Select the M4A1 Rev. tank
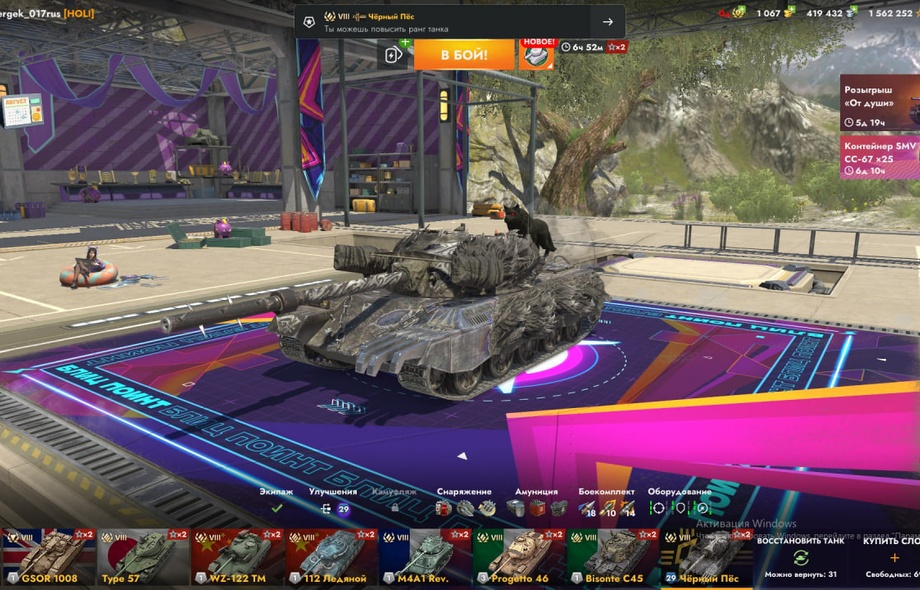Viewport: 920px width, 590px height. click(425, 558)
